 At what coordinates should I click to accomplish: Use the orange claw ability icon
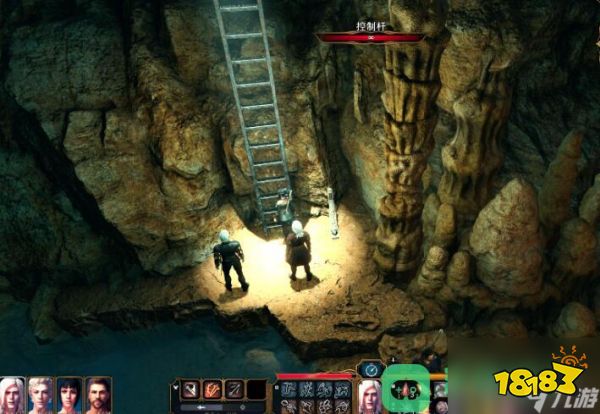click(212, 390)
